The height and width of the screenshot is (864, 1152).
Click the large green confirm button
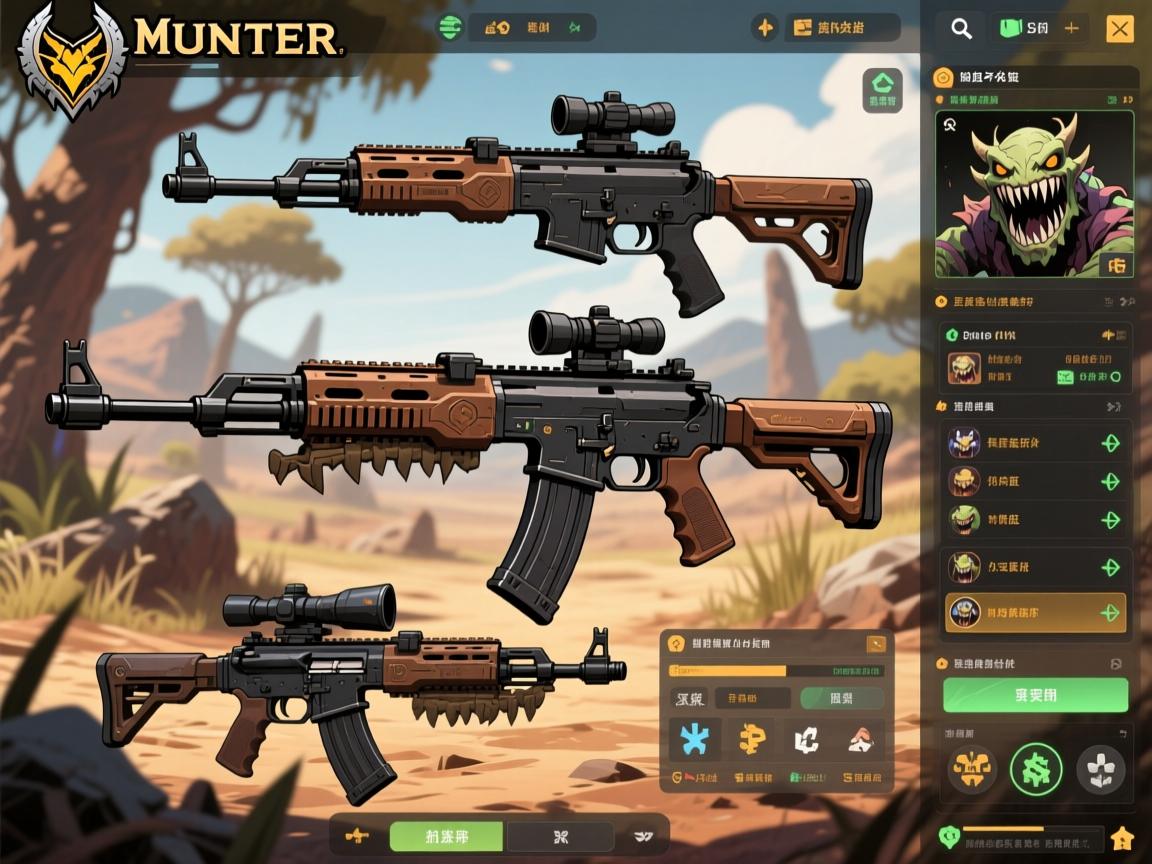(1035, 695)
